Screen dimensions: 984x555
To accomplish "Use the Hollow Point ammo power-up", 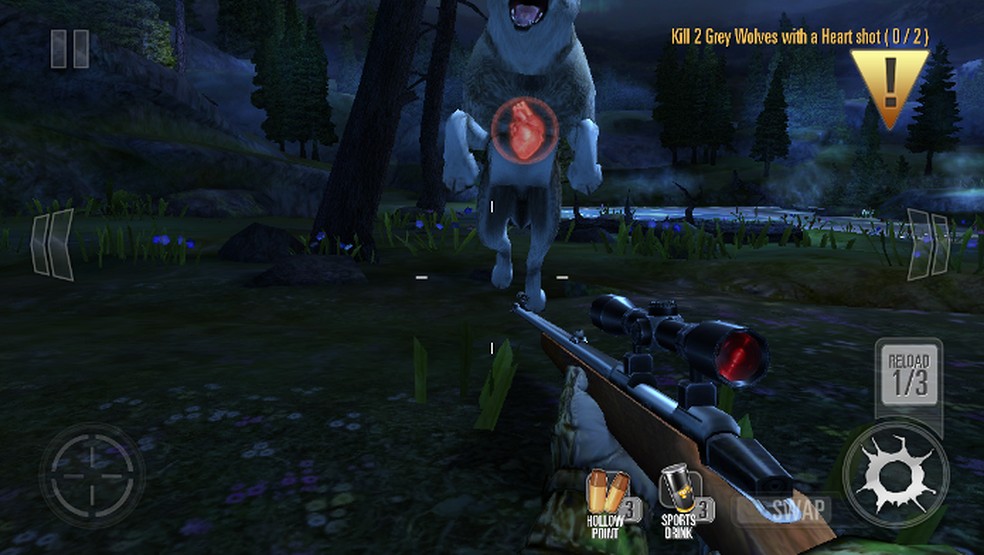I will [609, 497].
